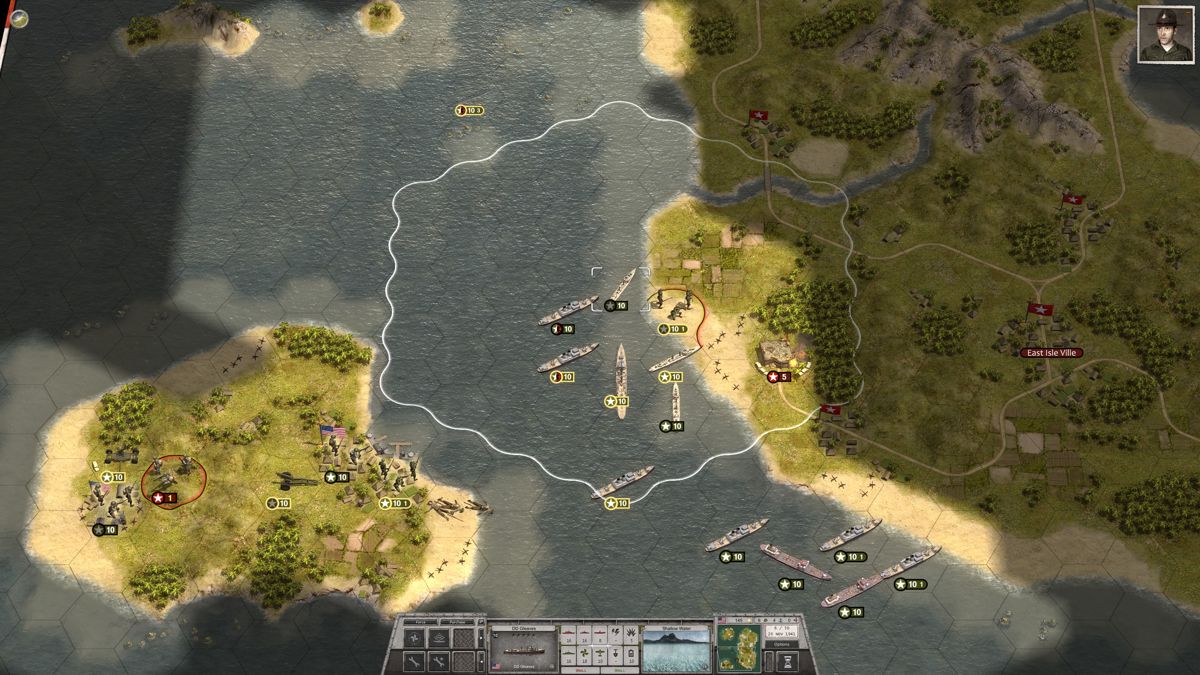
Task: Select the destroyer highlighted with corner brackets
Action: [x=619, y=286]
